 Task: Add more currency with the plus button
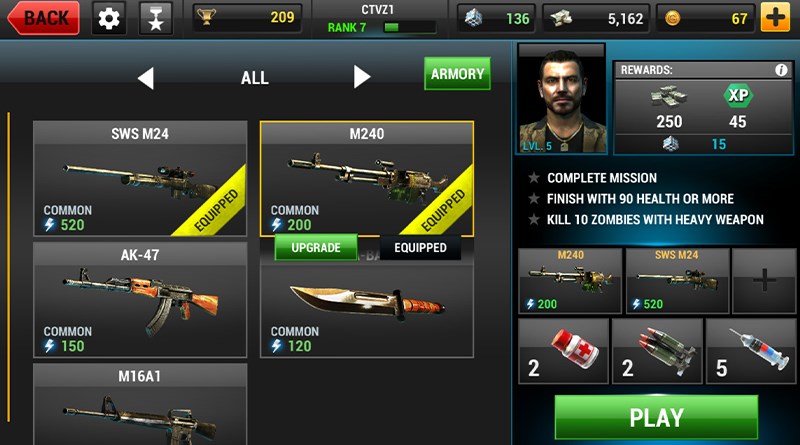[x=774, y=17]
